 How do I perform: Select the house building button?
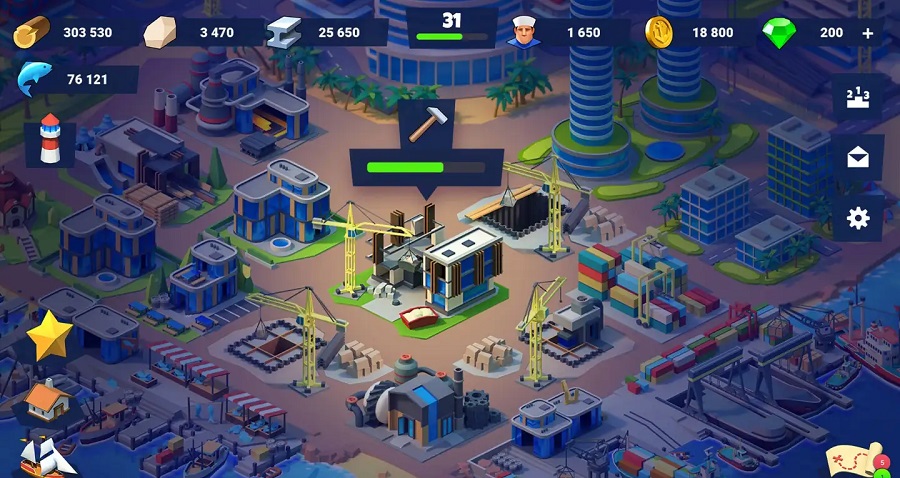pyautogui.click(x=48, y=399)
